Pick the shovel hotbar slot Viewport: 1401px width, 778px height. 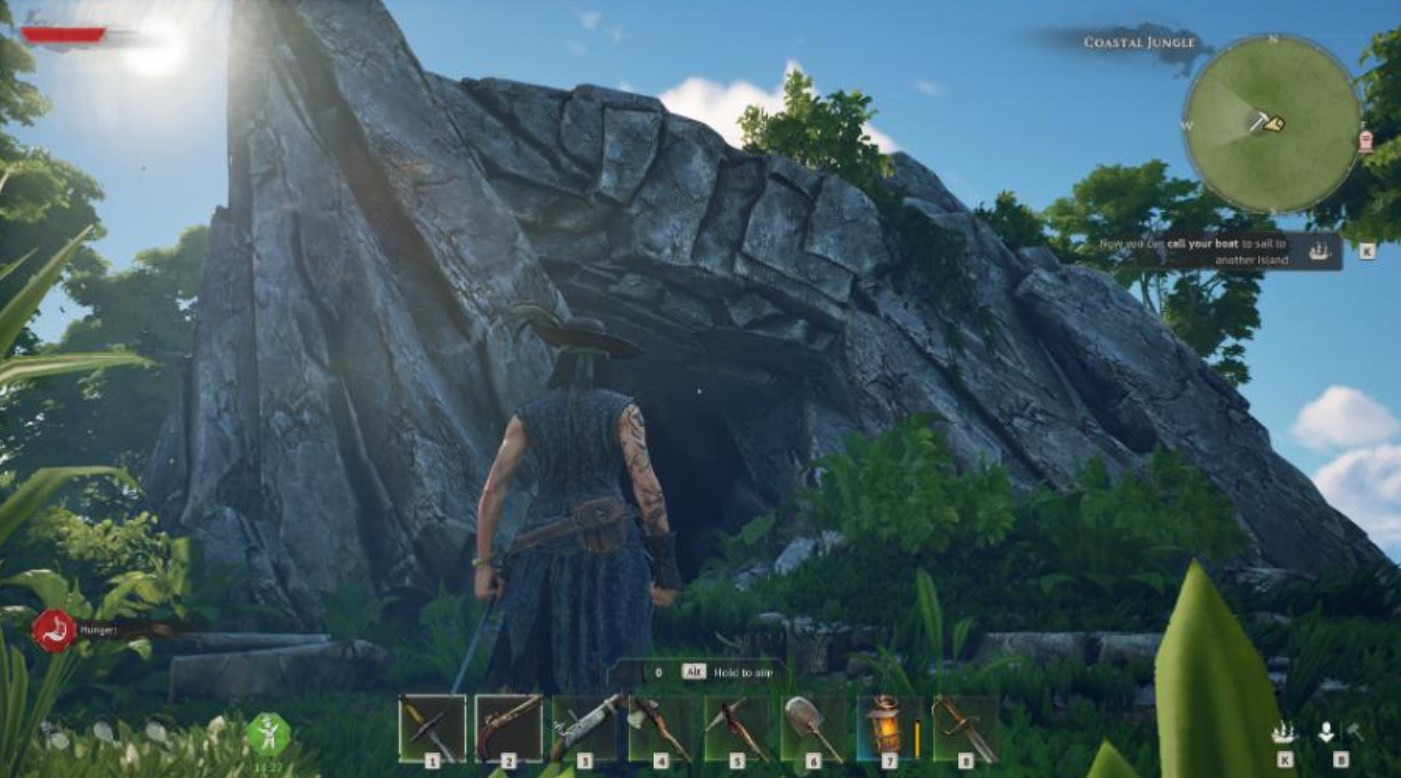pyautogui.click(x=813, y=728)
